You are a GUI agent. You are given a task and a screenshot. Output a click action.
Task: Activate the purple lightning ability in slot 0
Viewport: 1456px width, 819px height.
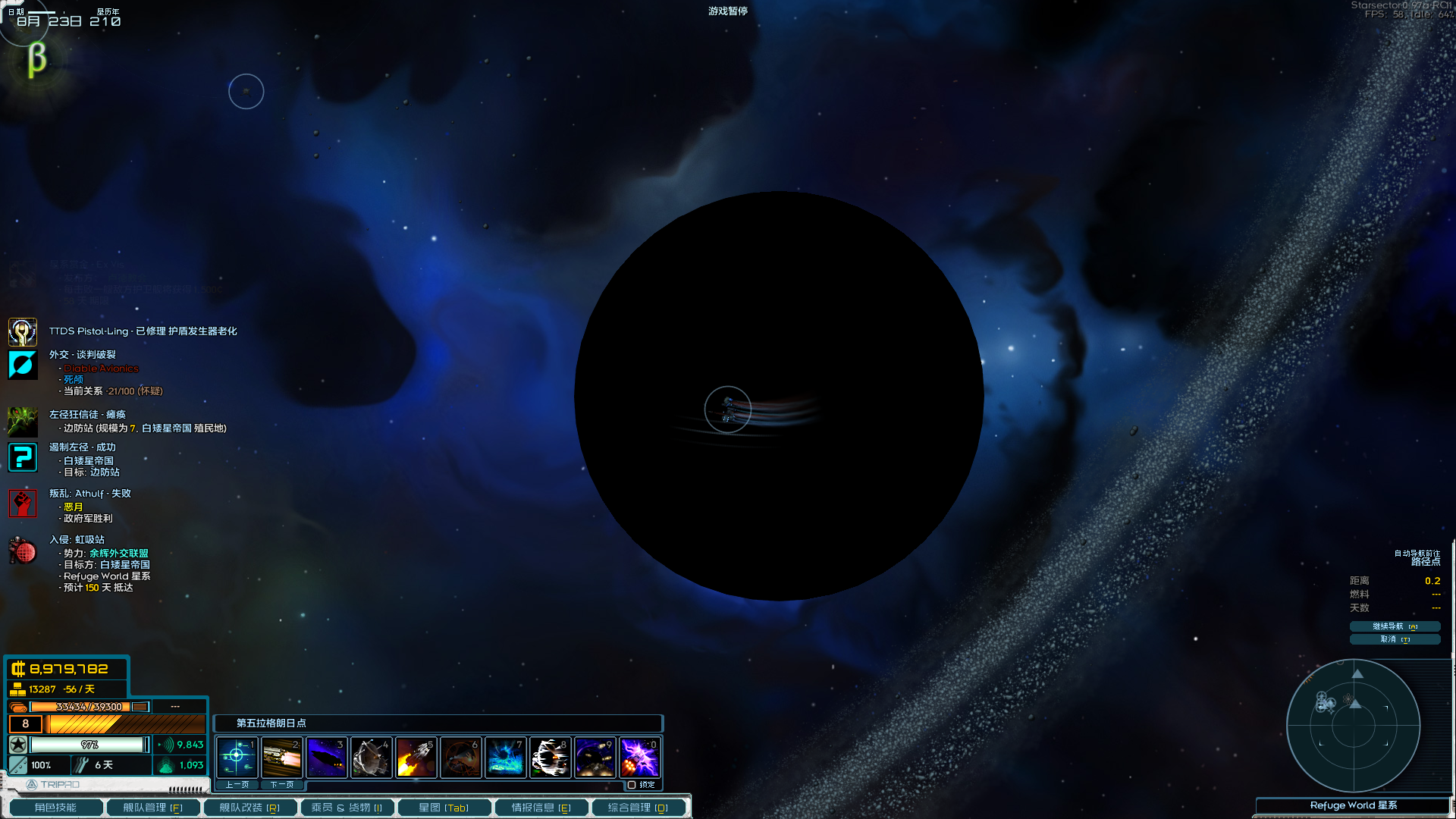(x=639, y=757)
